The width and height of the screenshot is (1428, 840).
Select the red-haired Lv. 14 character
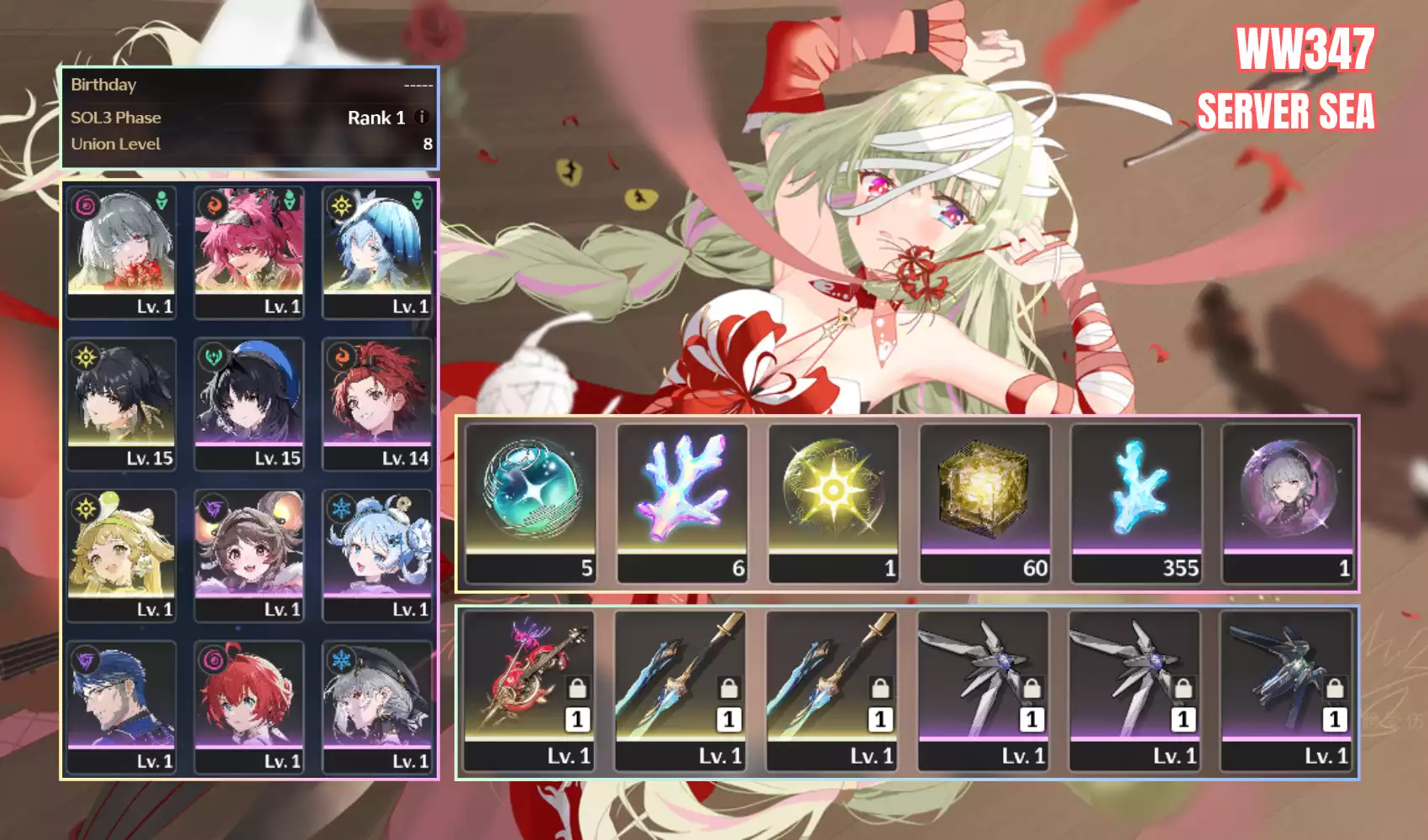[x=377, y=402]
